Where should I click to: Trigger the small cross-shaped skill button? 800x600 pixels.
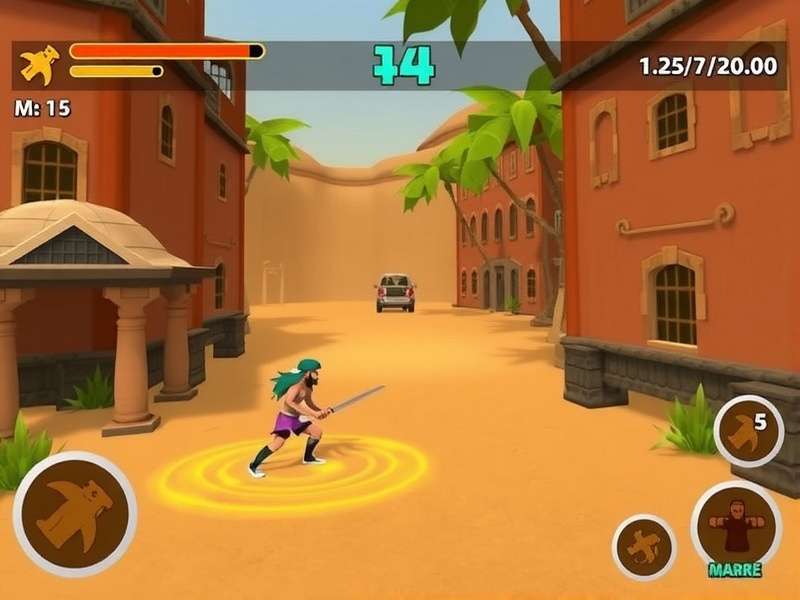click(x=644, y=547)
